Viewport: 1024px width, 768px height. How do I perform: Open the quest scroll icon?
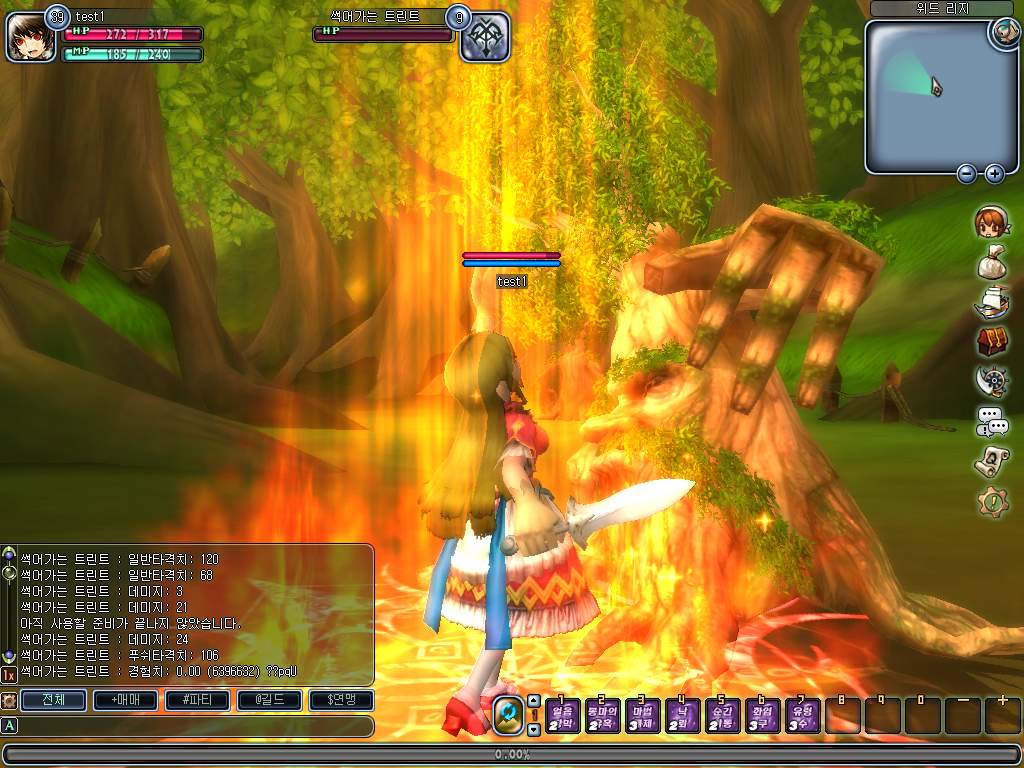(x=991, y=461)
